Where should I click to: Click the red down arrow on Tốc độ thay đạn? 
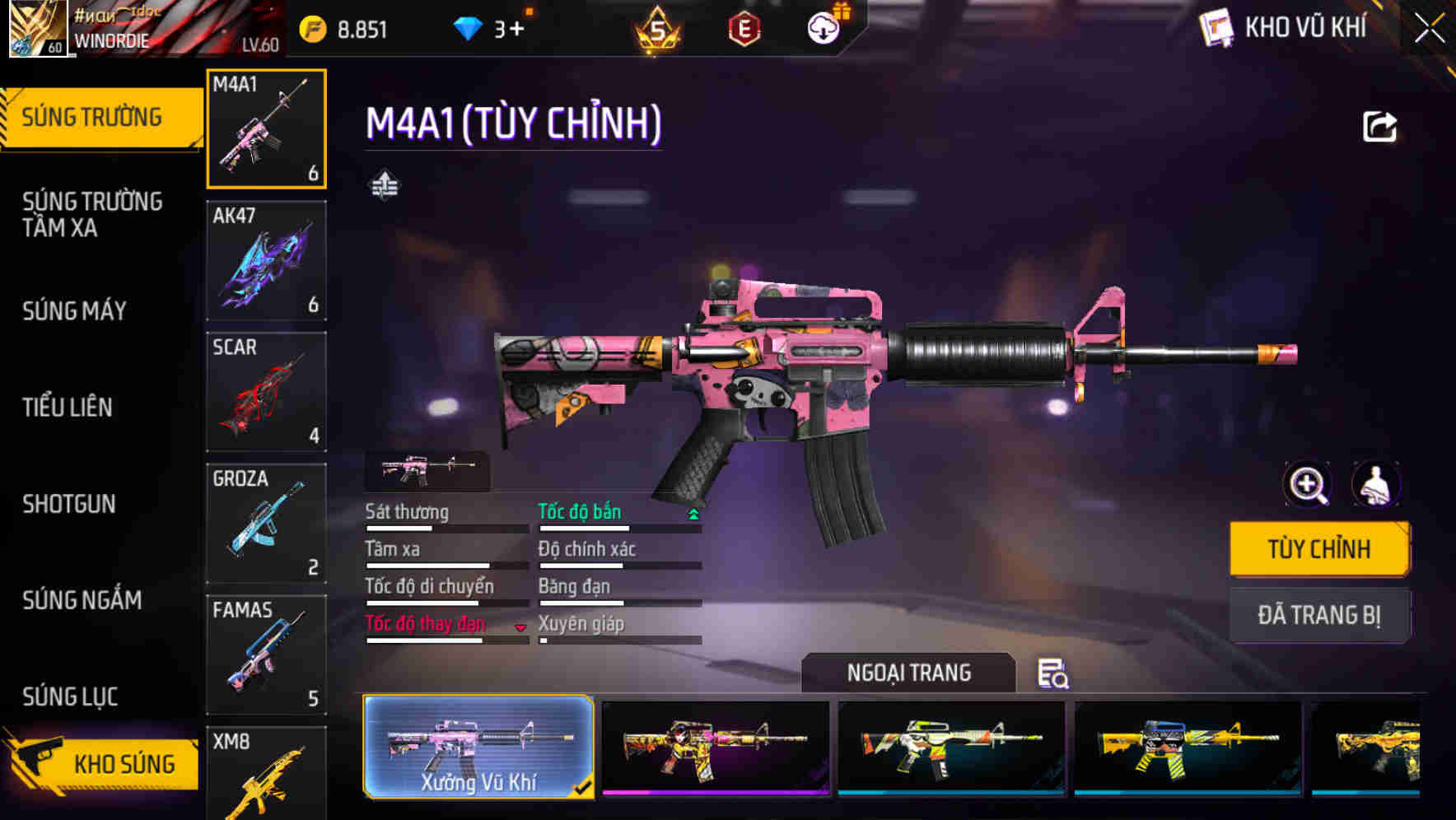pos(521,627)
